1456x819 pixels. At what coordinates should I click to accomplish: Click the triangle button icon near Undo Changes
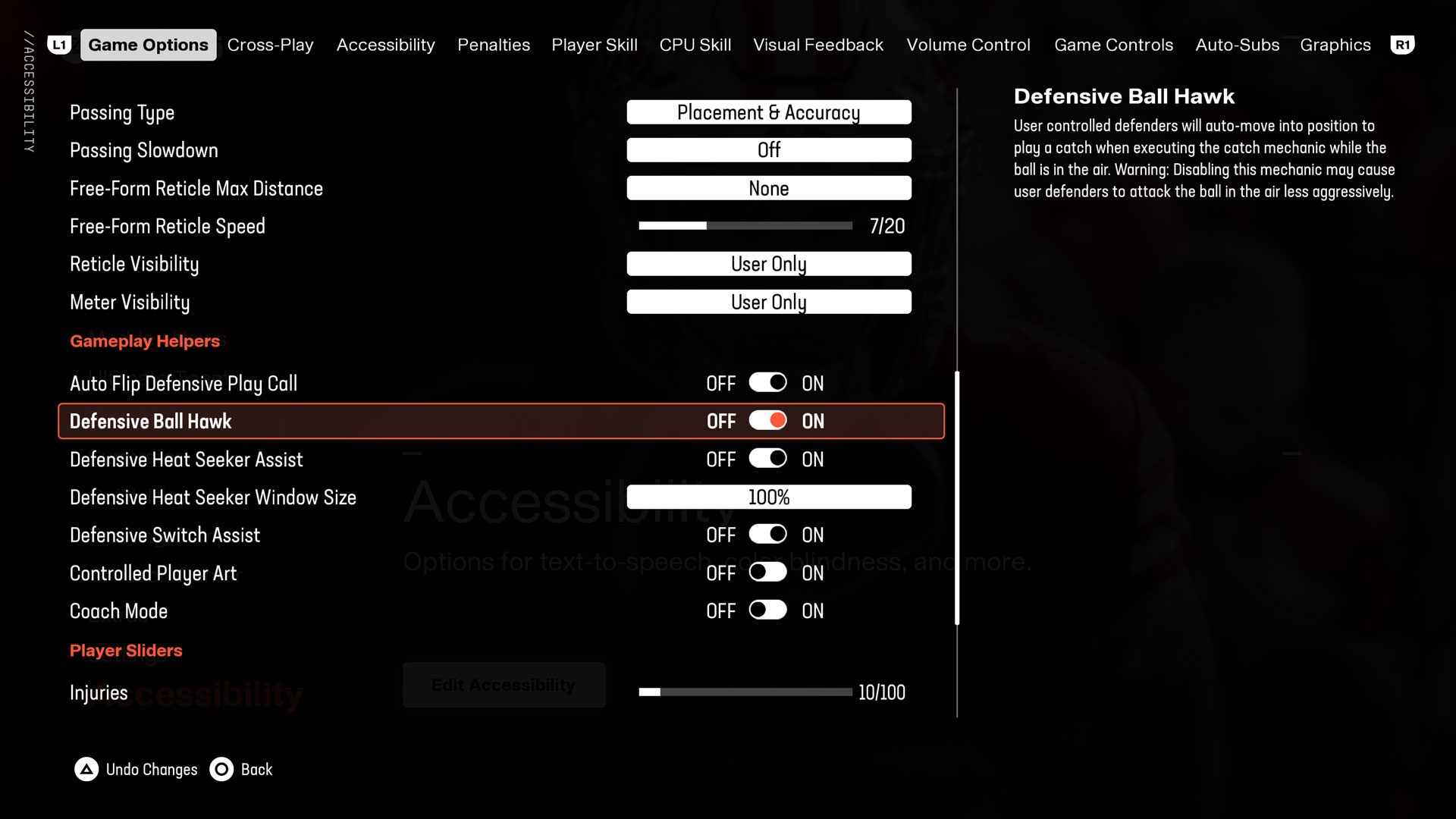coord(86,769)
